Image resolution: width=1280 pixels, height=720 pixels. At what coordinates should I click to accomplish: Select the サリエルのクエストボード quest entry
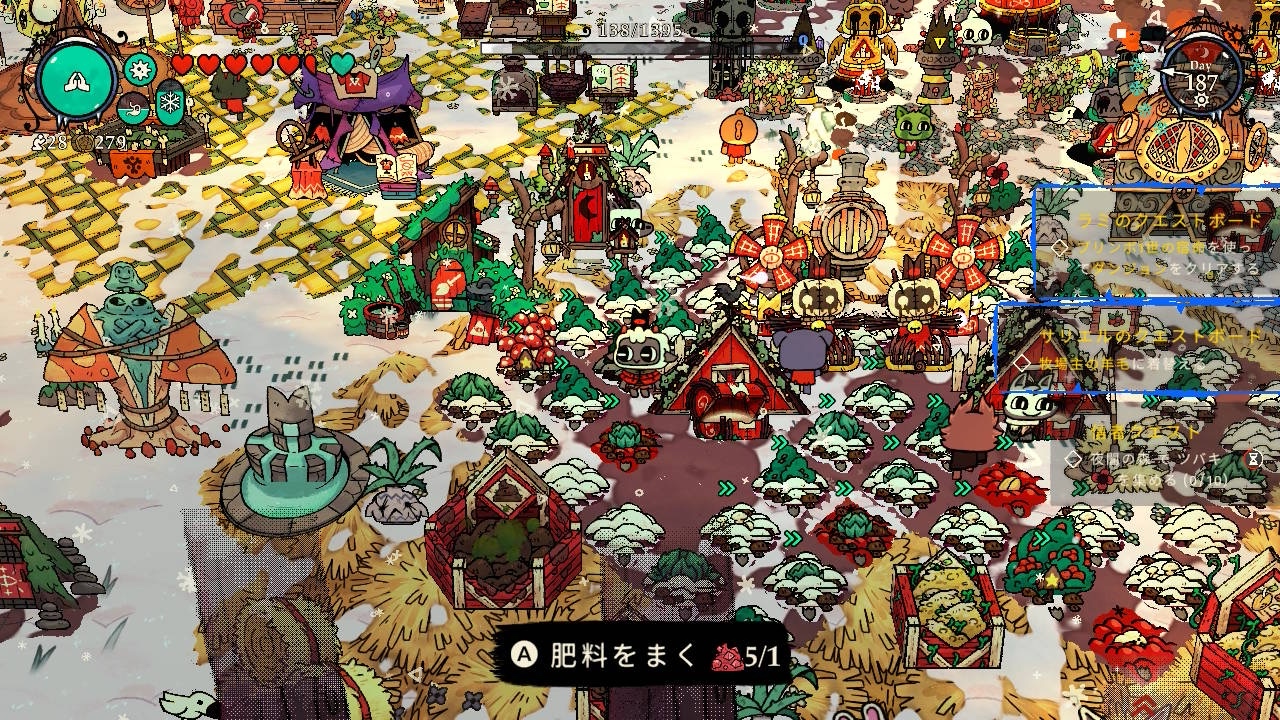(1138, 348)
